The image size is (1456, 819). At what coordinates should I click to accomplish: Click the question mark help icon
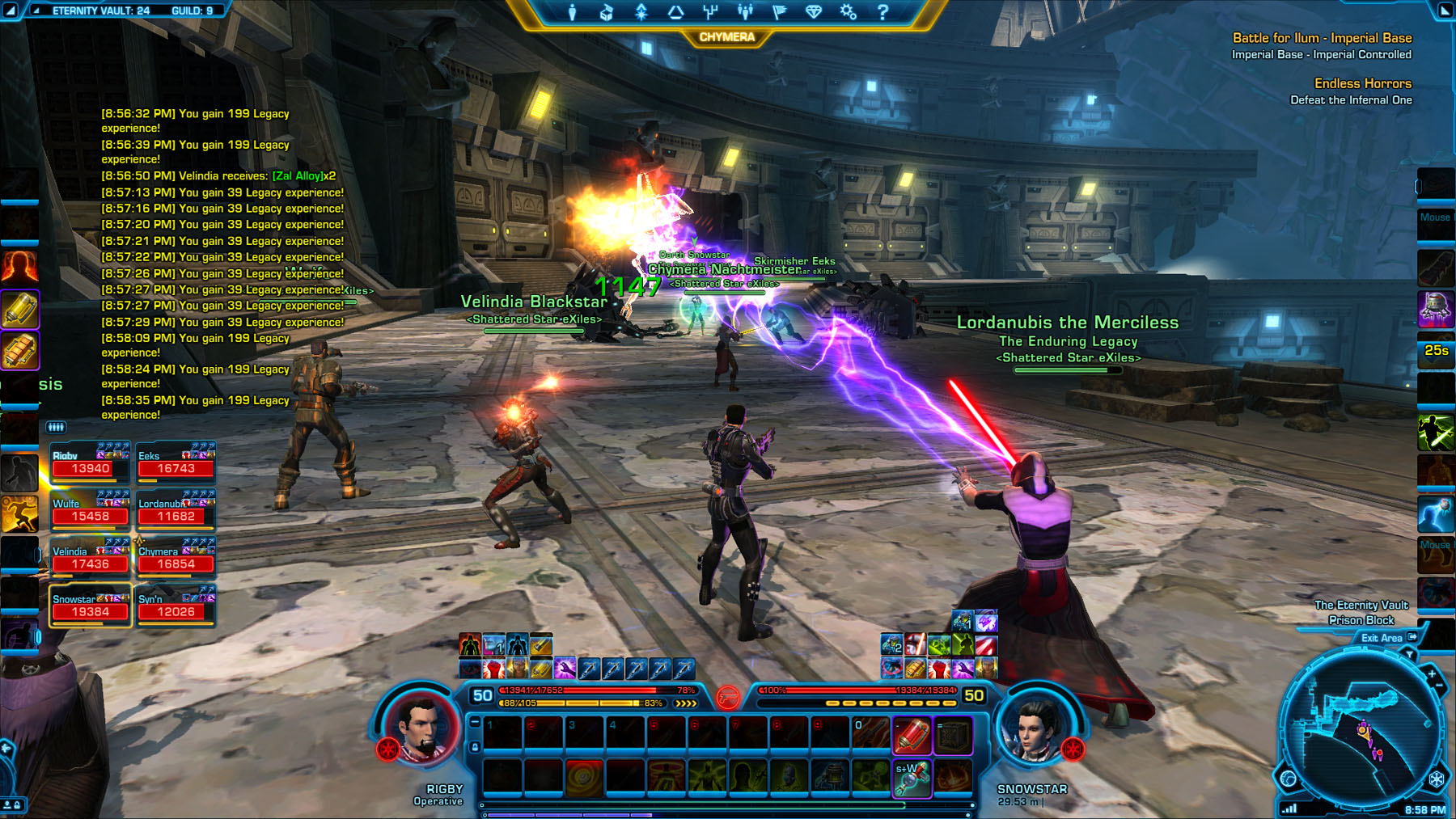(882, 12)
